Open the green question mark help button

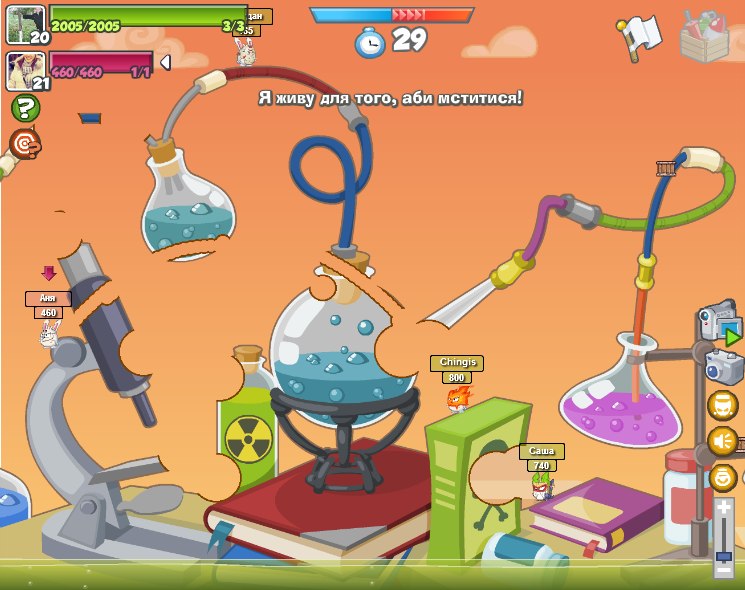(x=25, y=108)
